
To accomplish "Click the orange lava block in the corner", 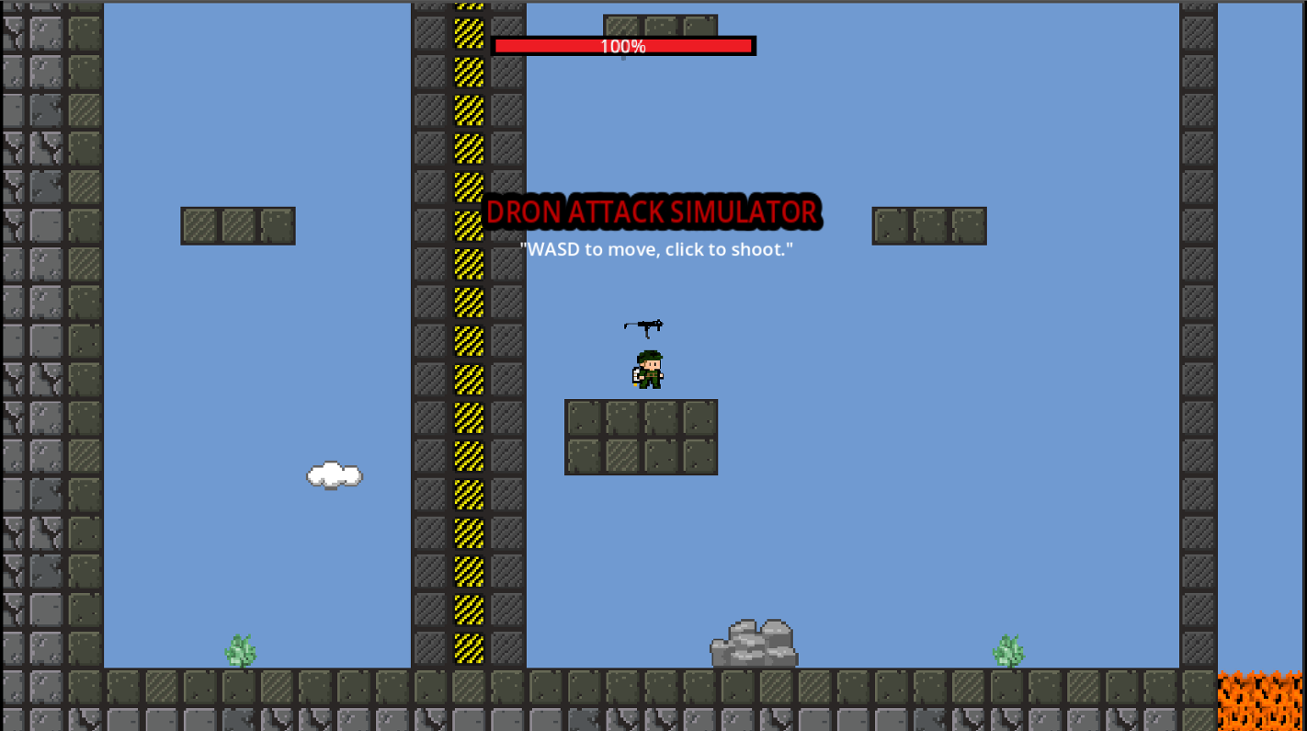I will pyautogui.click(x=1262, y=698).
